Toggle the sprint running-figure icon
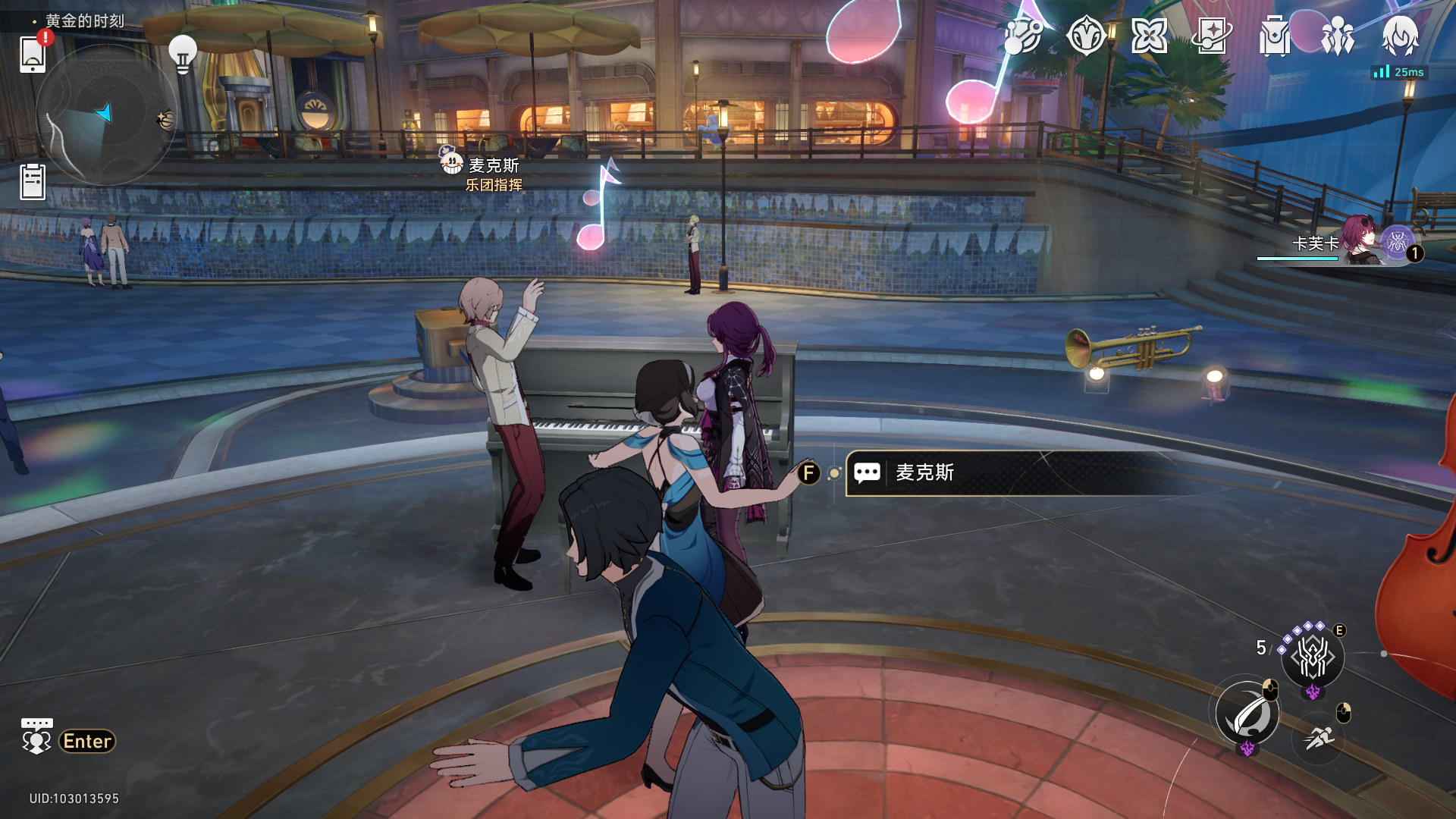 click(1319, 737)
